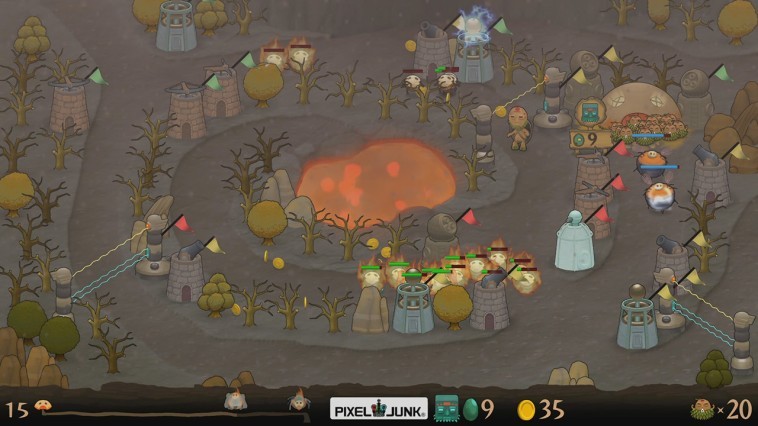
Task: Click the gold coin icon
Action: pos(526,409)
